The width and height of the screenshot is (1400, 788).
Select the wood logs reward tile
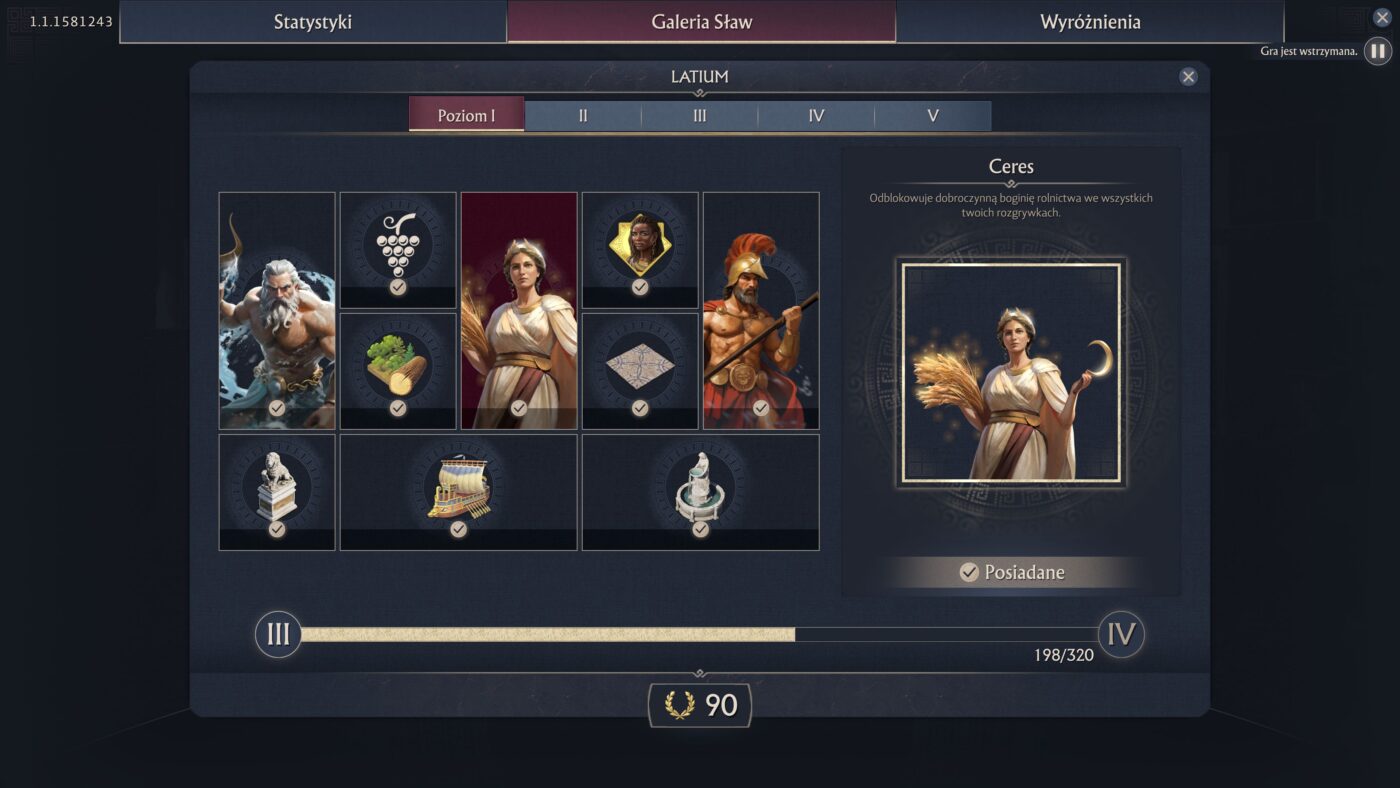[x=398, y=370]
